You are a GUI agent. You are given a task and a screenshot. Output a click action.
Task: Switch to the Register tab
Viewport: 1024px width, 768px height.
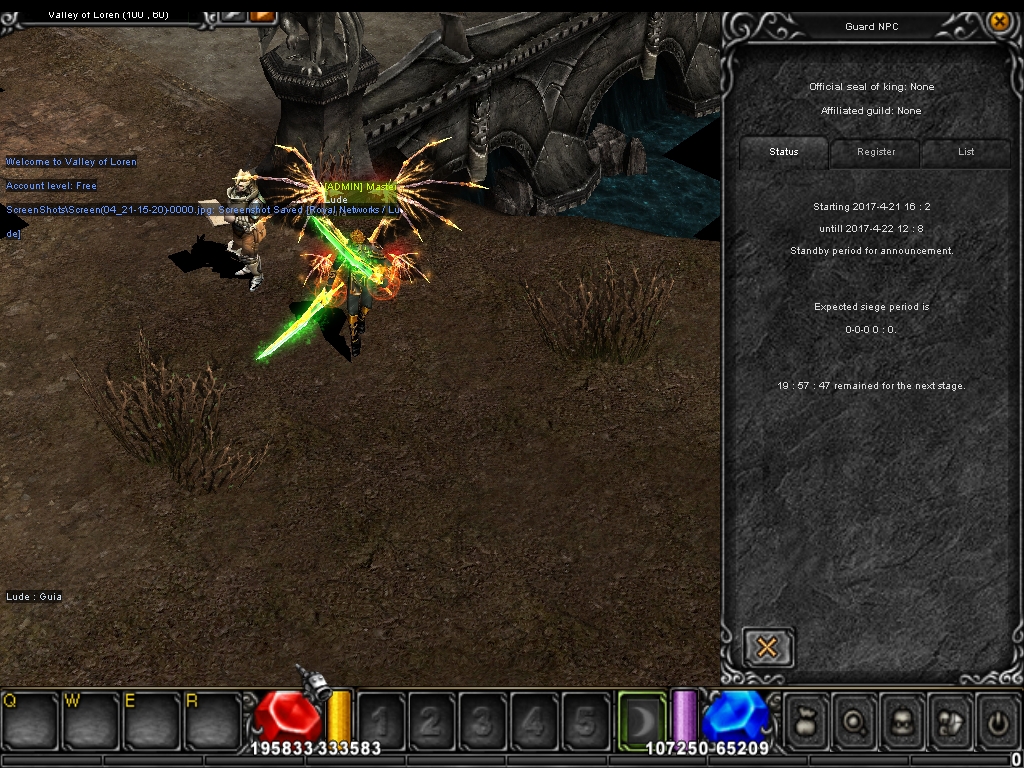875,152
